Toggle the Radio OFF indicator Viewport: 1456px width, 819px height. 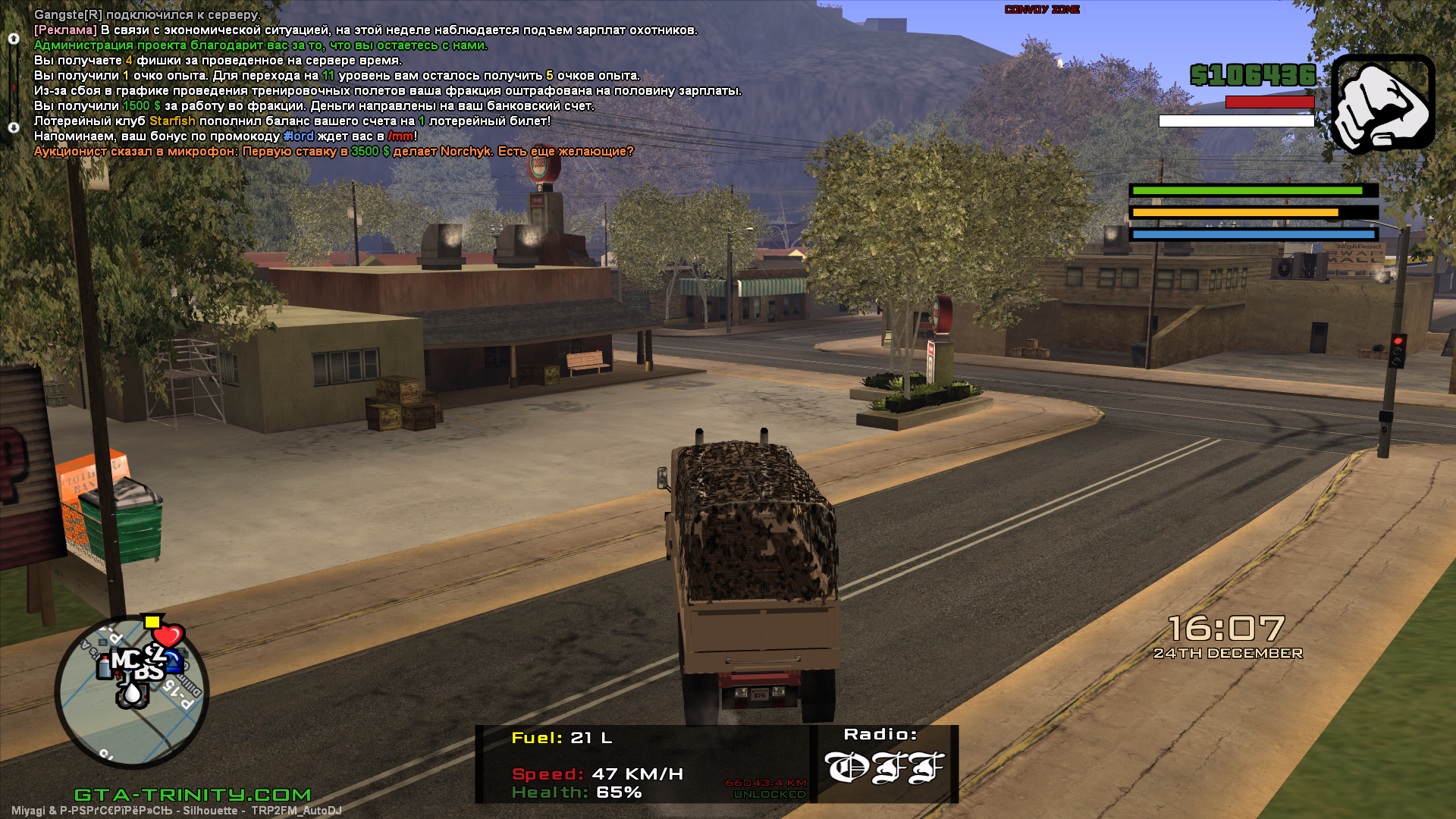click(x=884, y=767)
